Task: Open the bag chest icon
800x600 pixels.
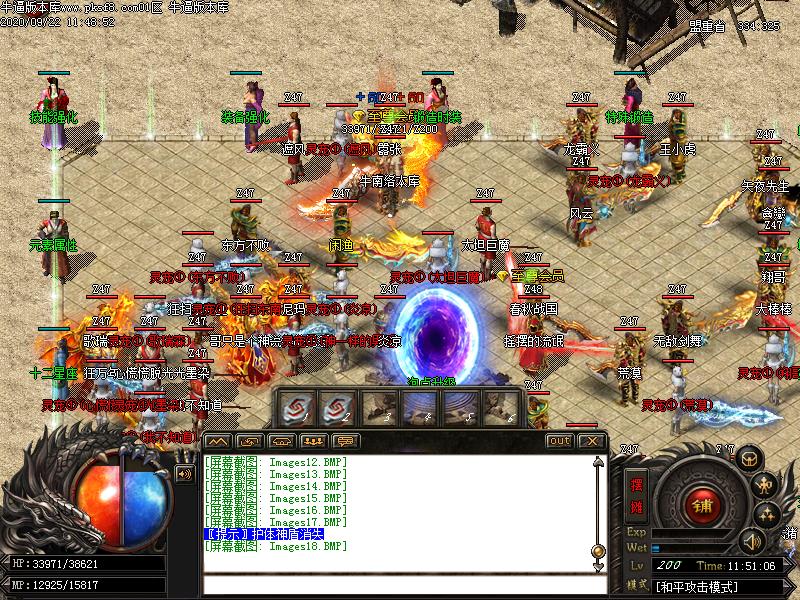Action: (749, 459)
